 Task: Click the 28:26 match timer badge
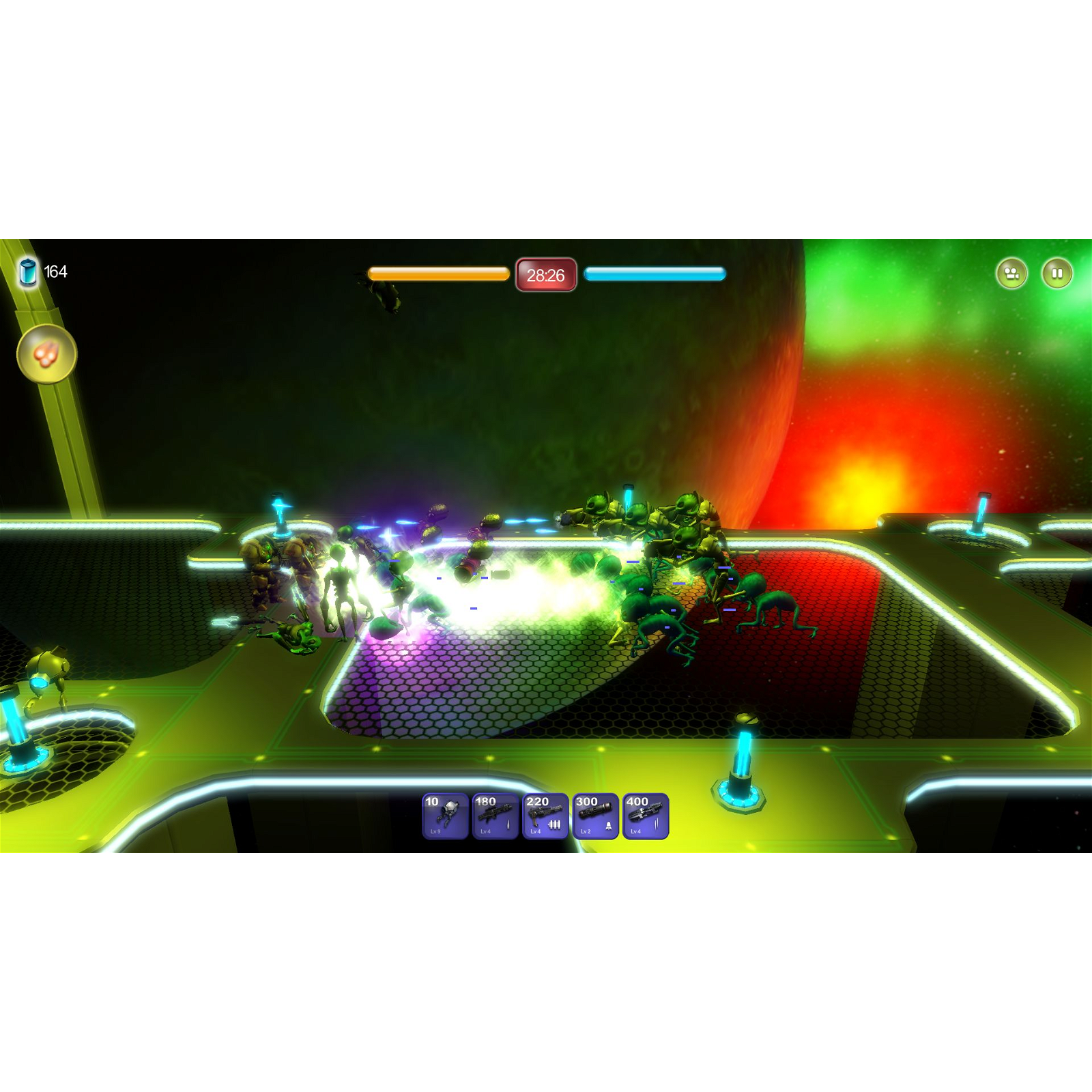[545, 275]
